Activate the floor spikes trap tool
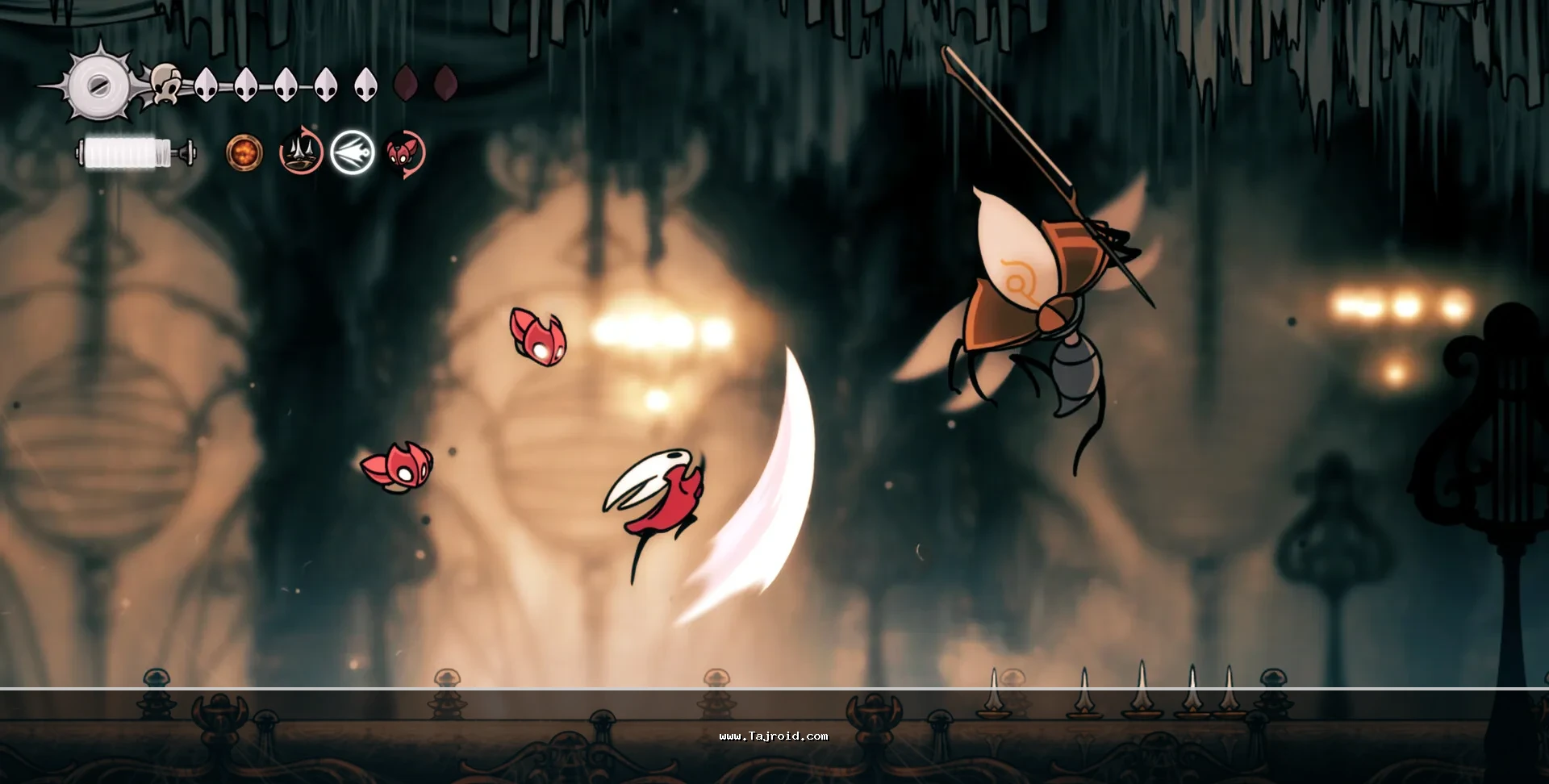Image resolution: width=1549 pixels, height=784 pixels. (301, 152)
